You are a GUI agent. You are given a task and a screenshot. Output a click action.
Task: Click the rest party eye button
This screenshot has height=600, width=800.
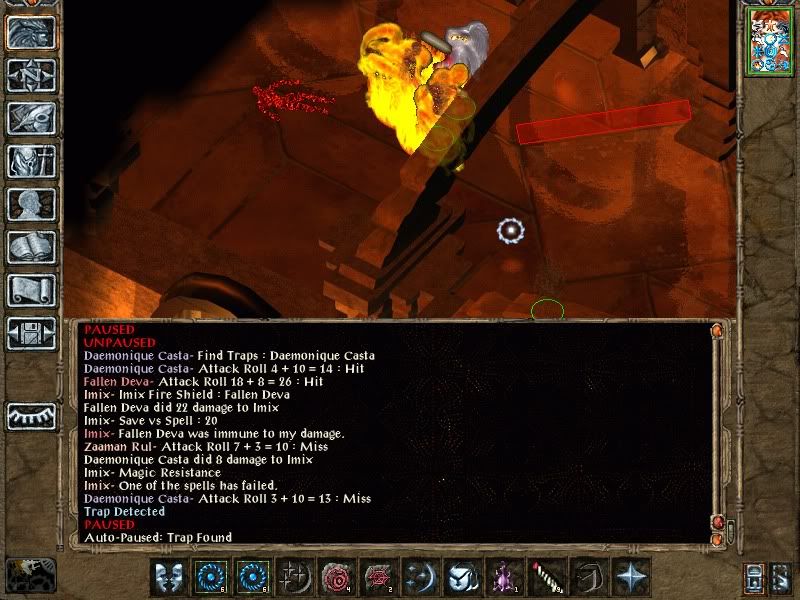pos(31,415)
